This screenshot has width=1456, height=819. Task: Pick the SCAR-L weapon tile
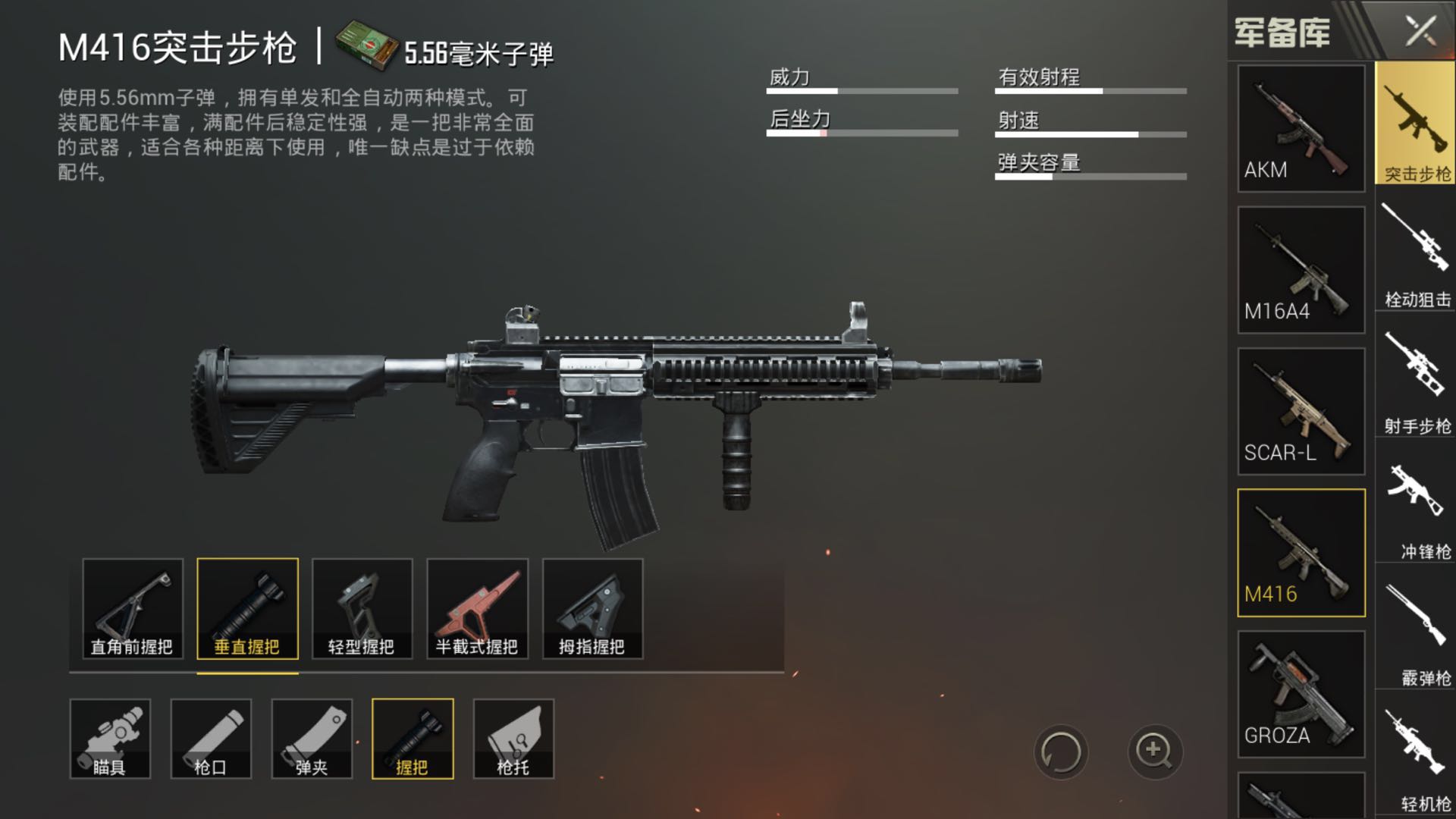(1301, 411)
